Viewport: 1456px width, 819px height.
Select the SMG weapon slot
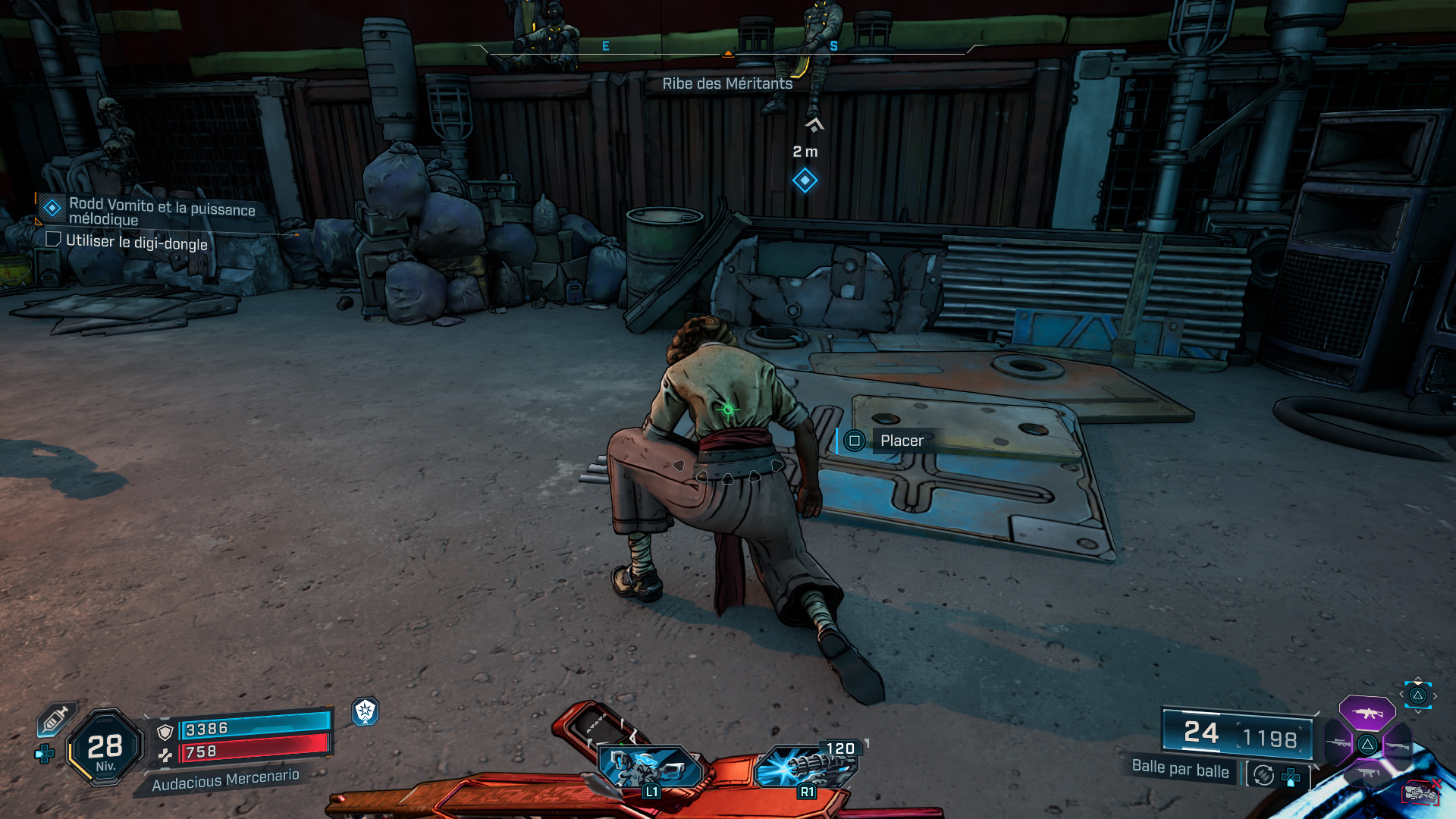click(x=1367, y=773)
